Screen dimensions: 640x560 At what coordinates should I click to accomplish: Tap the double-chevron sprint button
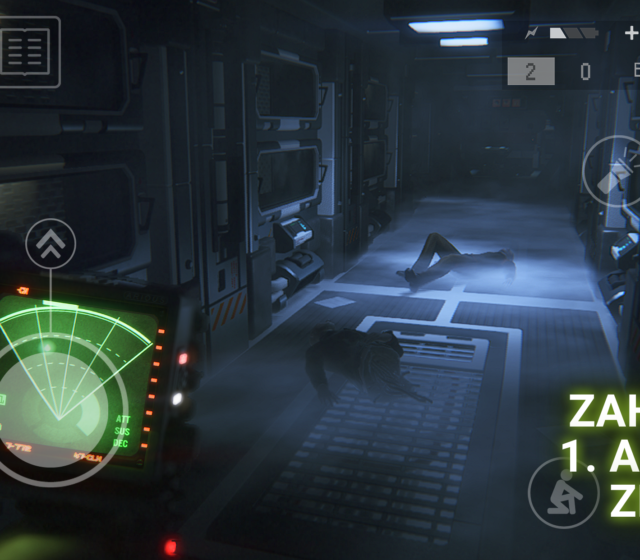click(51, 242)
